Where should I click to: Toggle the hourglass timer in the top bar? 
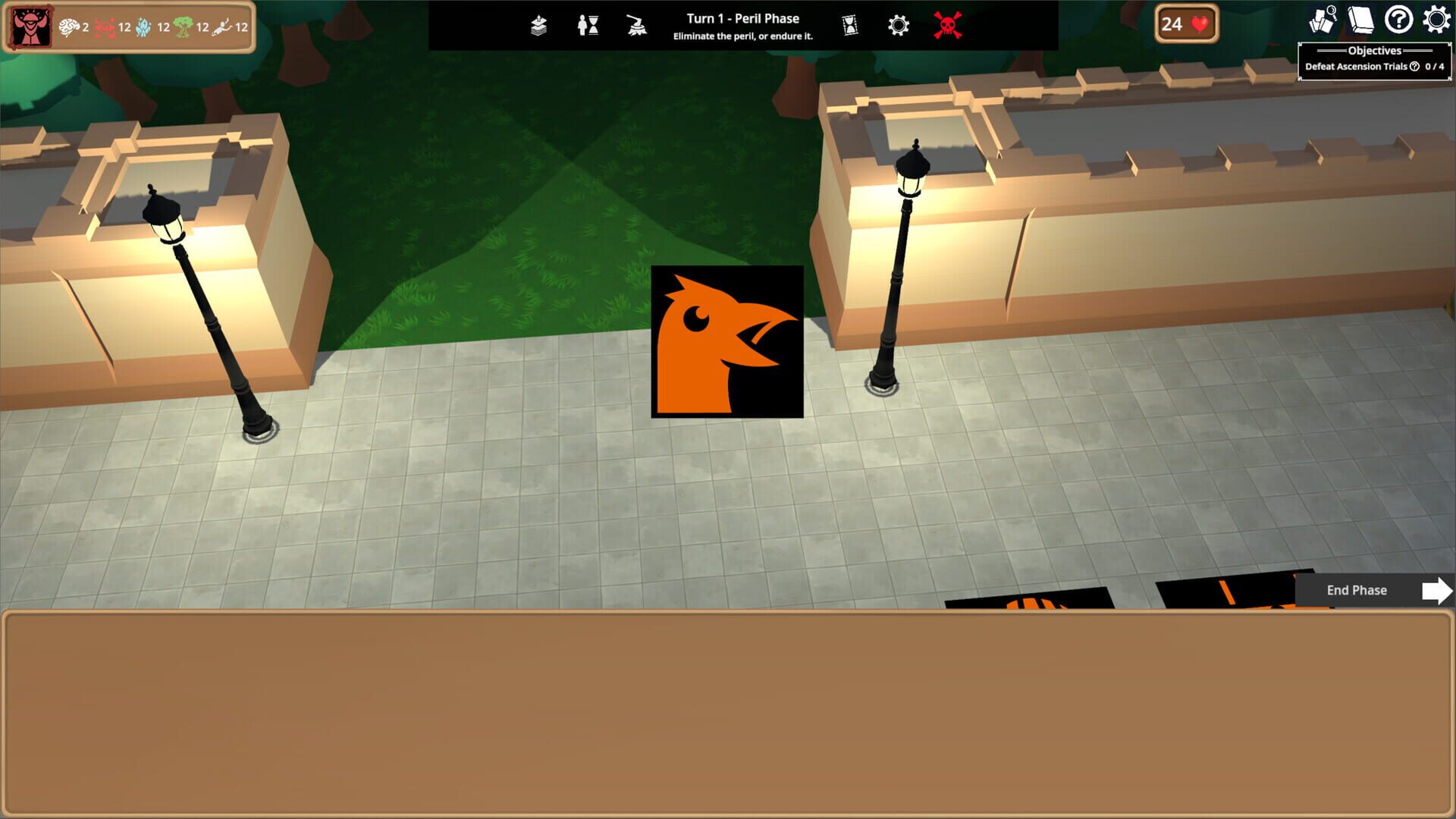point(848,25)
